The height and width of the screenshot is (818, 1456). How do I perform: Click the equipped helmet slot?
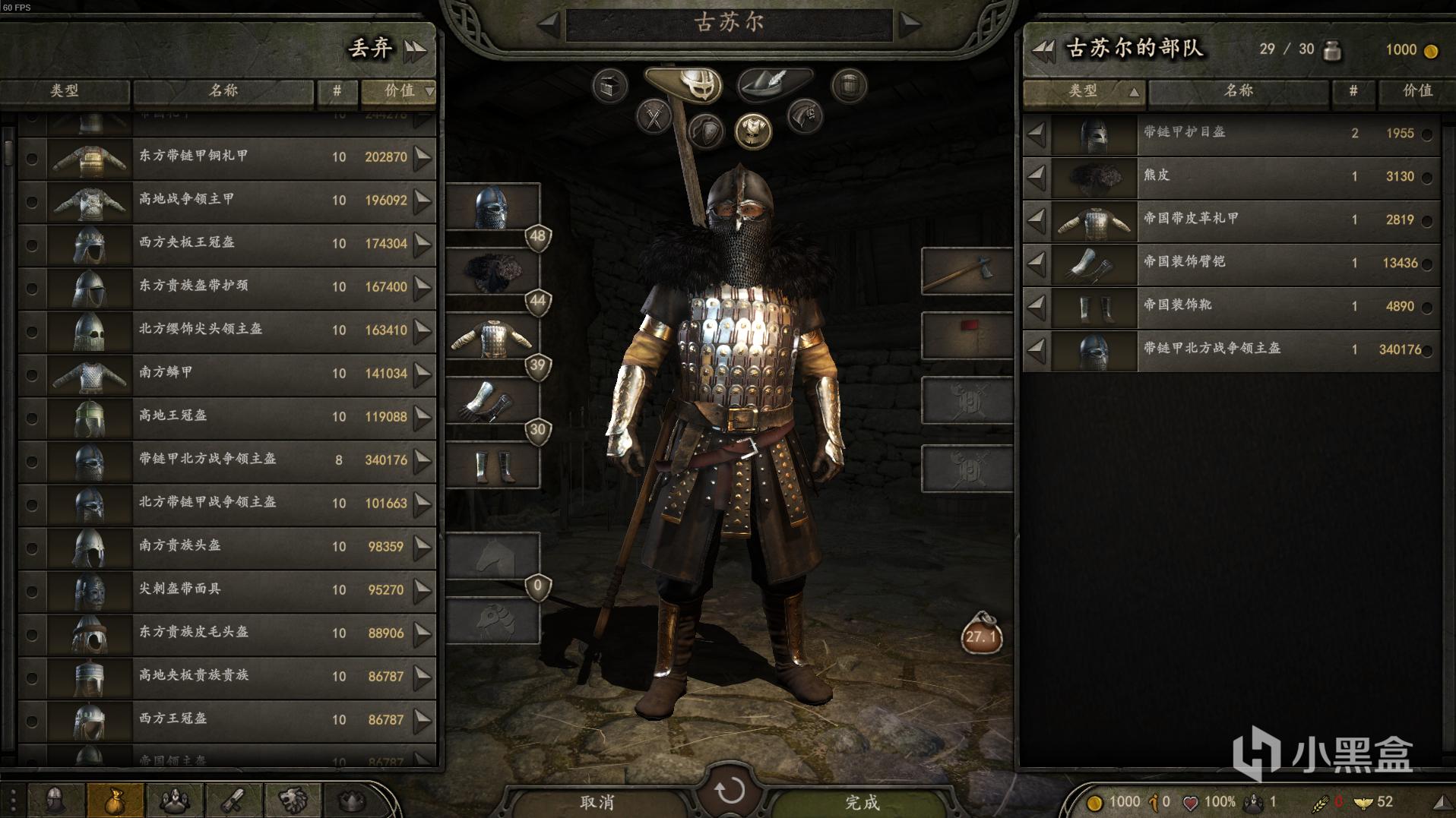[492, 207]
